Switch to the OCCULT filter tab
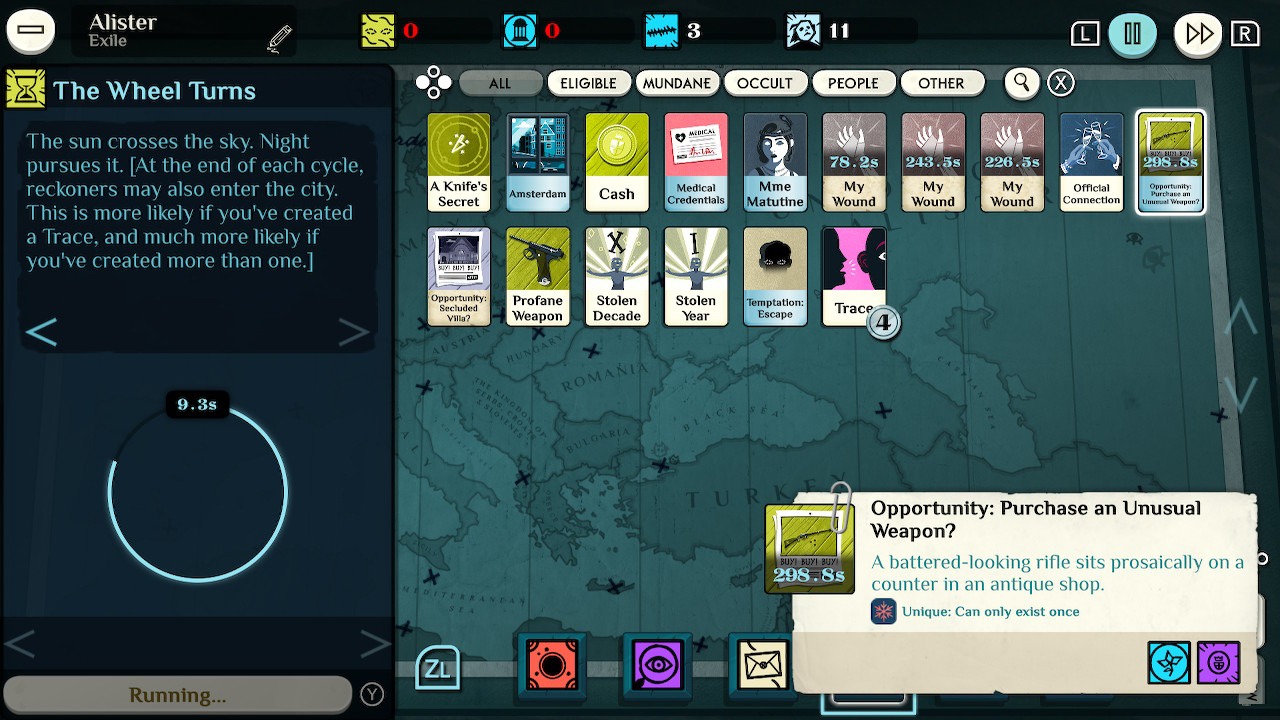The height and width of the screenshot is (720, 1280). (766, 83)
